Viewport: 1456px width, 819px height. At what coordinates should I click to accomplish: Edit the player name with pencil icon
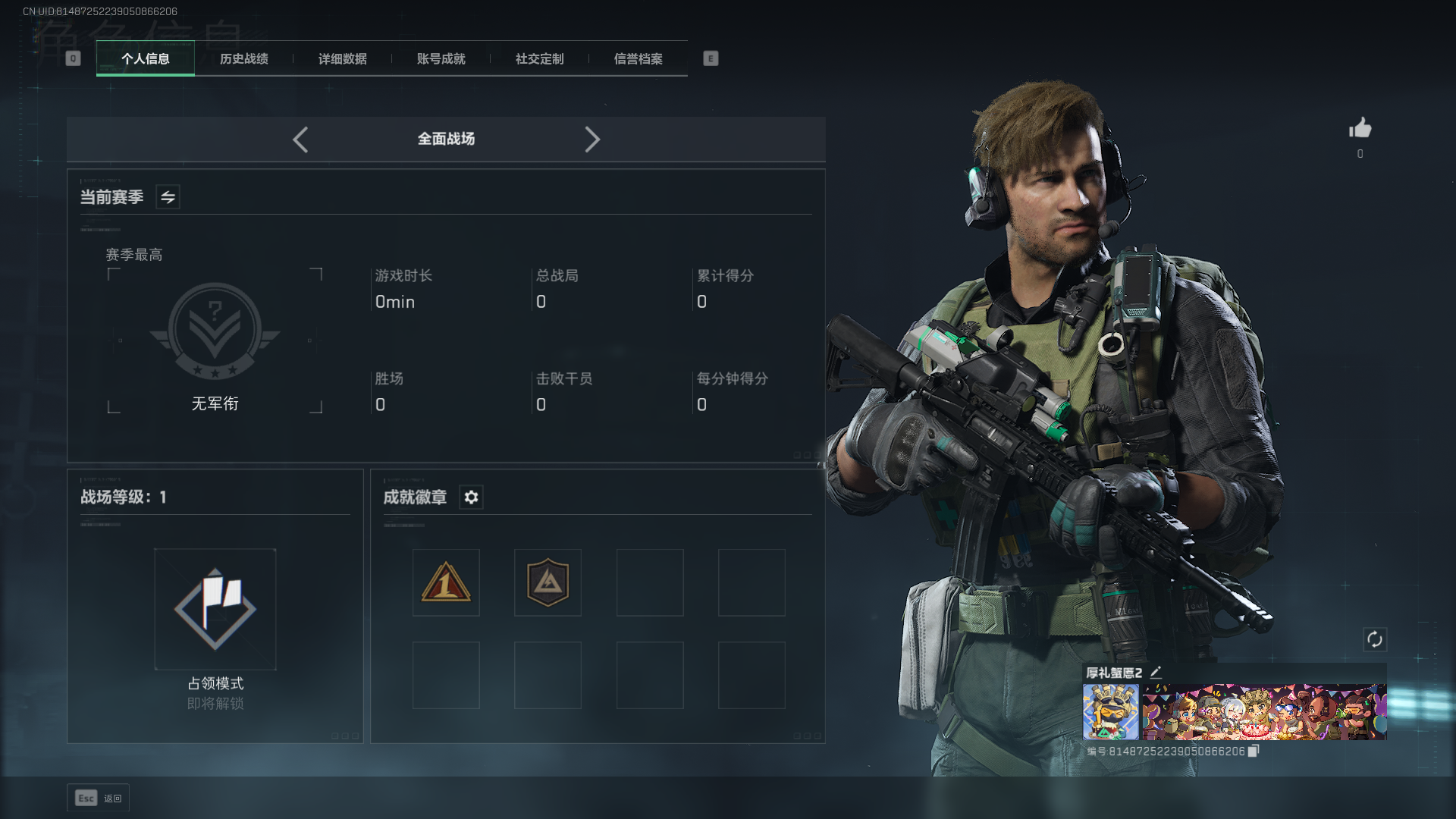pos(1156,672)
